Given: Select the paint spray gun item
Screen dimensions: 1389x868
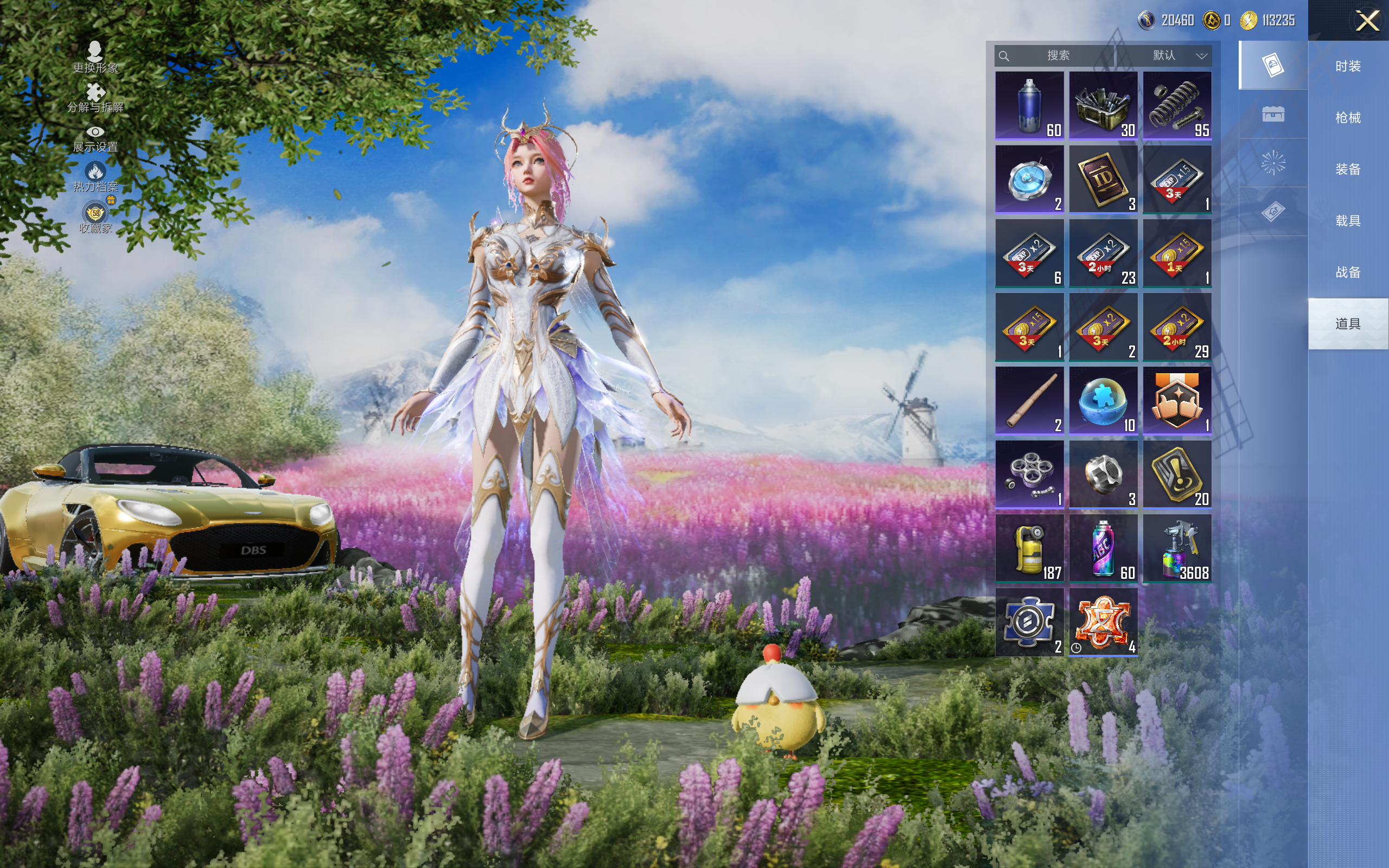Looking at the screenshot, I should click(x=1177, y=548).
